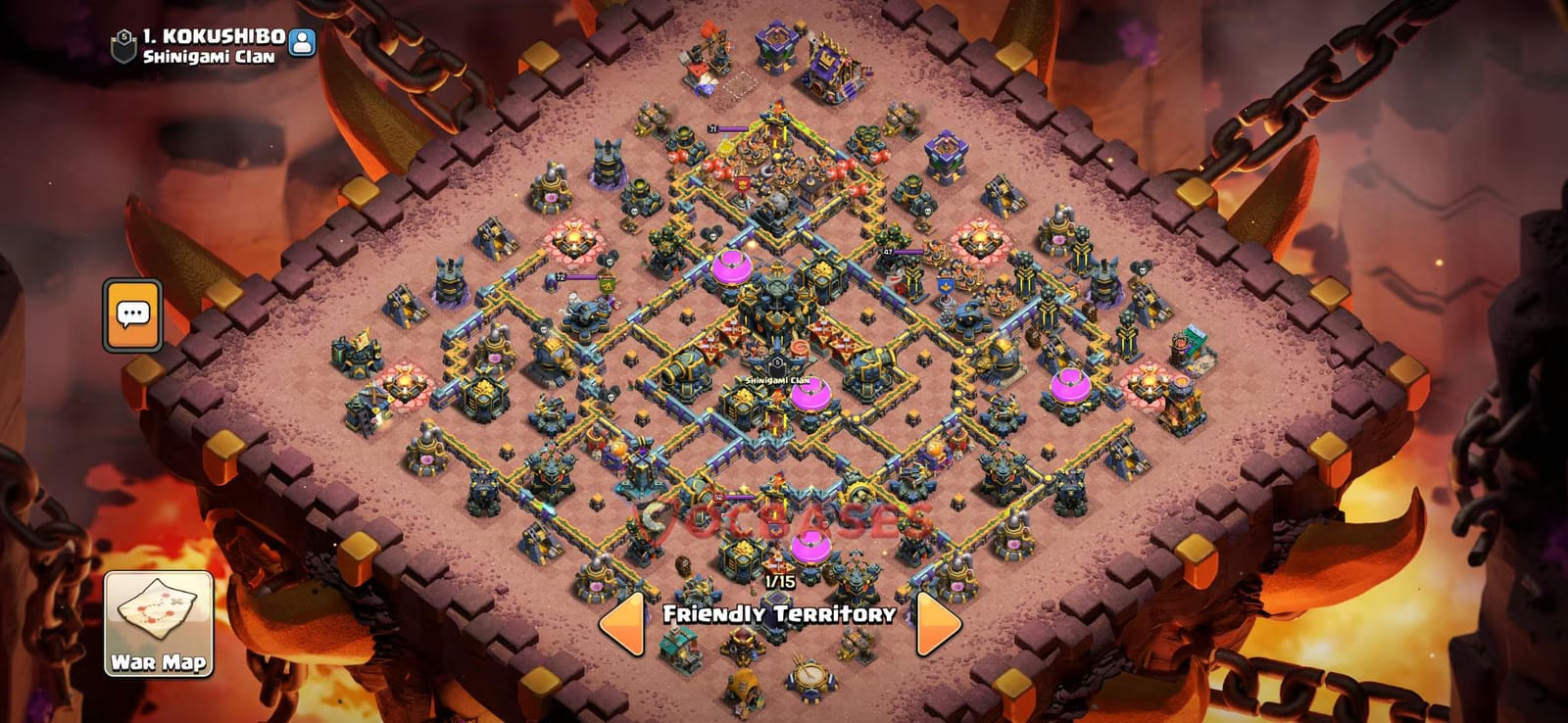This screenshot has height=723, width=1568.
Task: View KOKUSHIBO's profile via the blue player icon
Action: click(302, 40)
